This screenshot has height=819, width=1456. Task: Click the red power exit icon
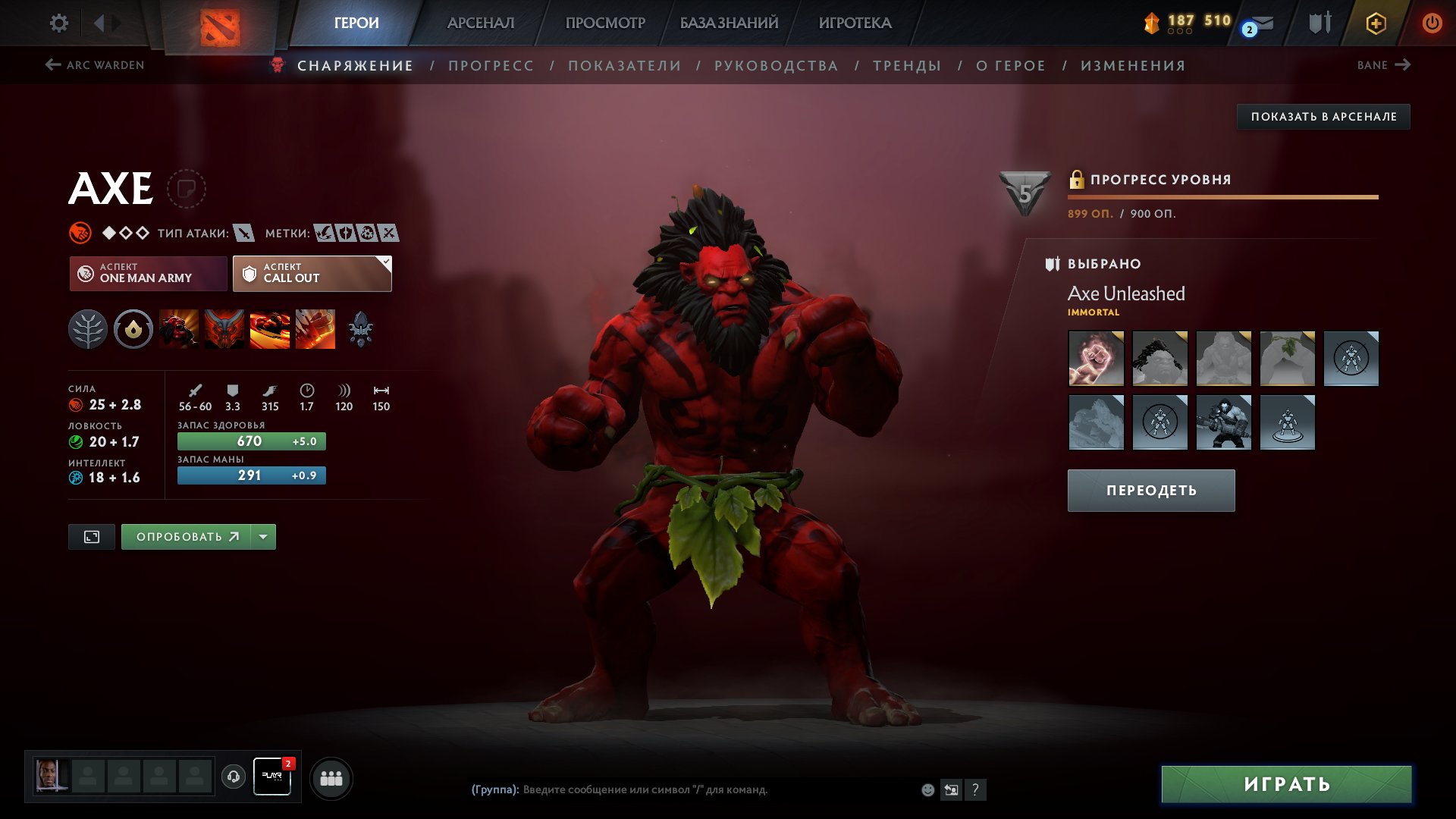(x=1433, y=24)
